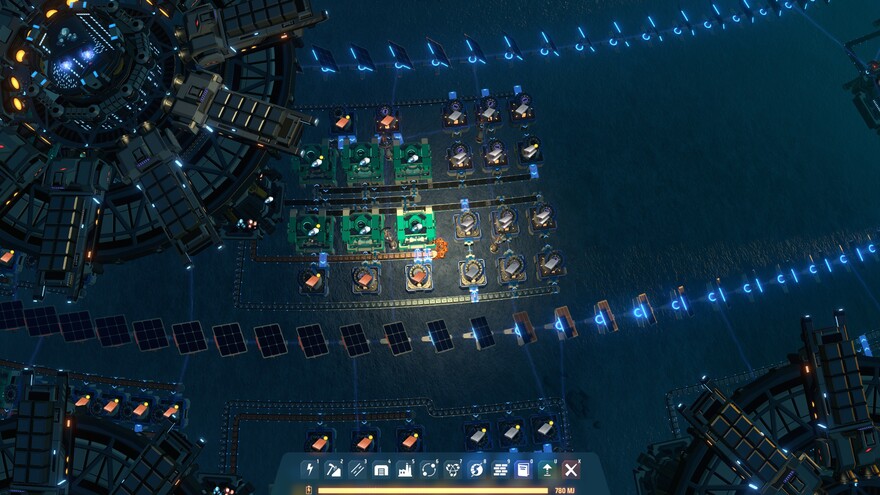Choose the hexagon cluster build category
The width and height of the screenshot is (880, 495).
pyautogui.click(x=453, y=469)
